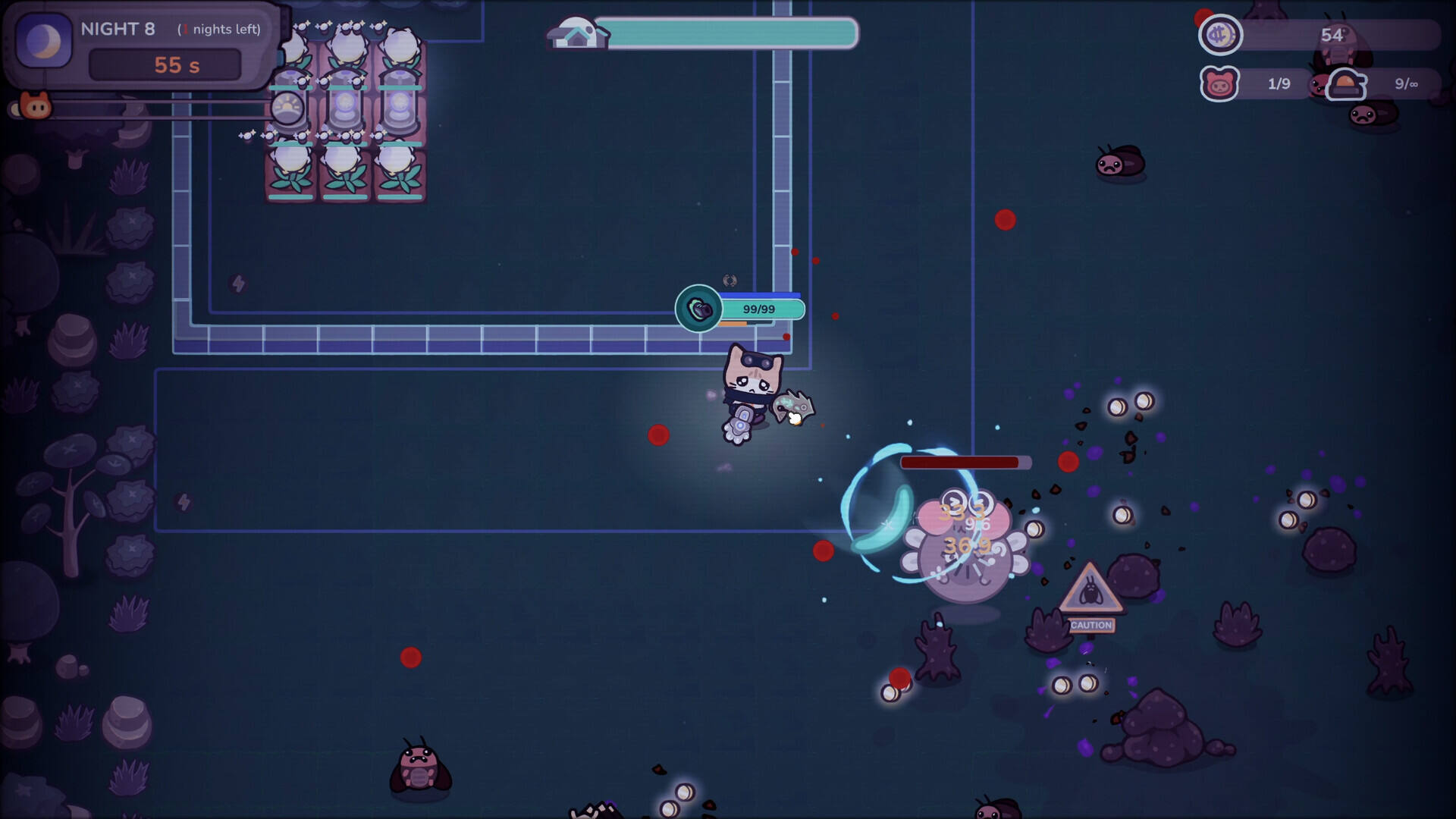Viewport: 1456px width, 819px height.
Task: Select the weapon icon beside the 99/99 bar
Action: click(698, 309)
